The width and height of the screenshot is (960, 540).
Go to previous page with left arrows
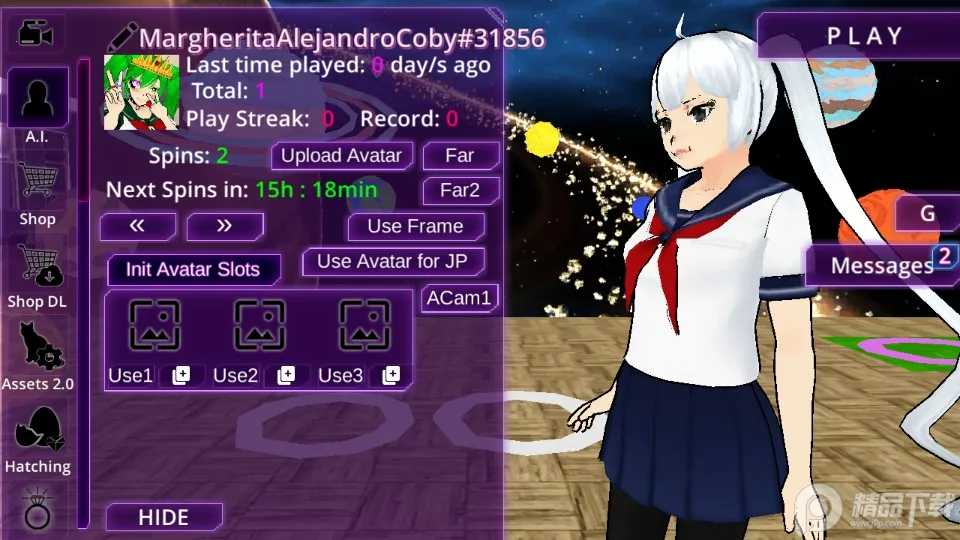click(138, 226)
